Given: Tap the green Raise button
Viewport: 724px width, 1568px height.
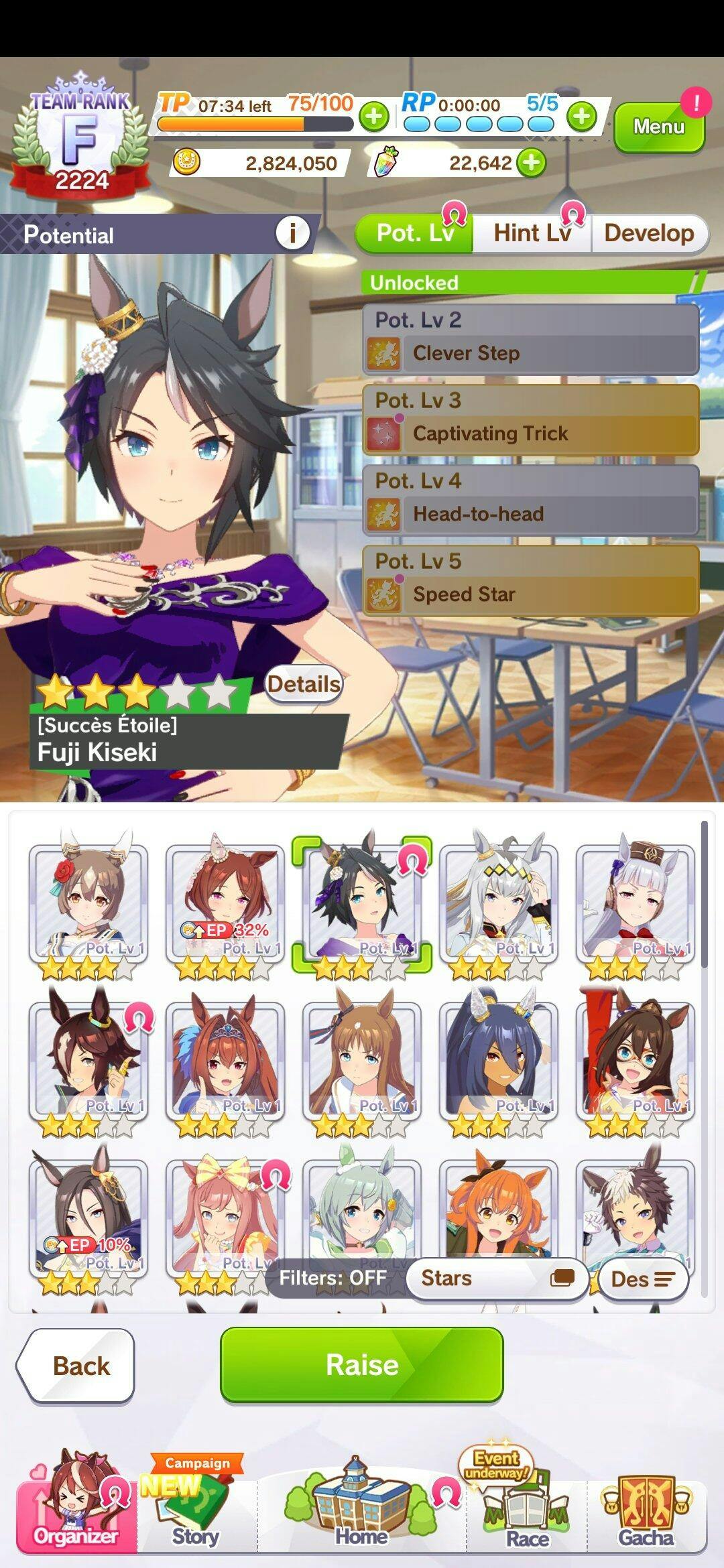Looking at the screenshot, I should 361,1364.
